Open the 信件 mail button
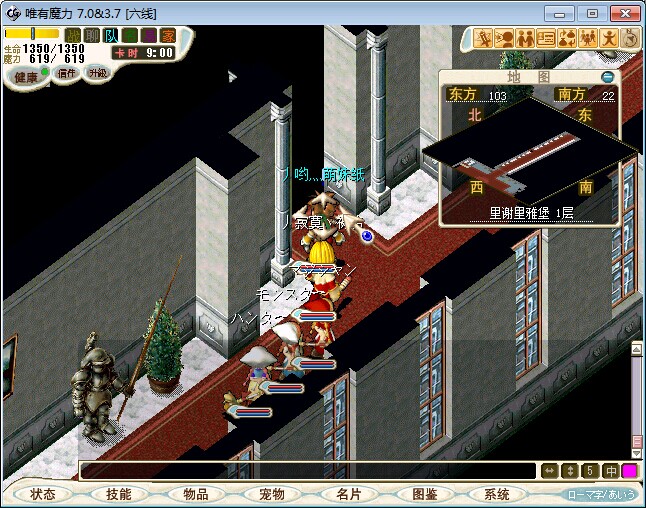This screenshot has width=646, height=508. 67,74
